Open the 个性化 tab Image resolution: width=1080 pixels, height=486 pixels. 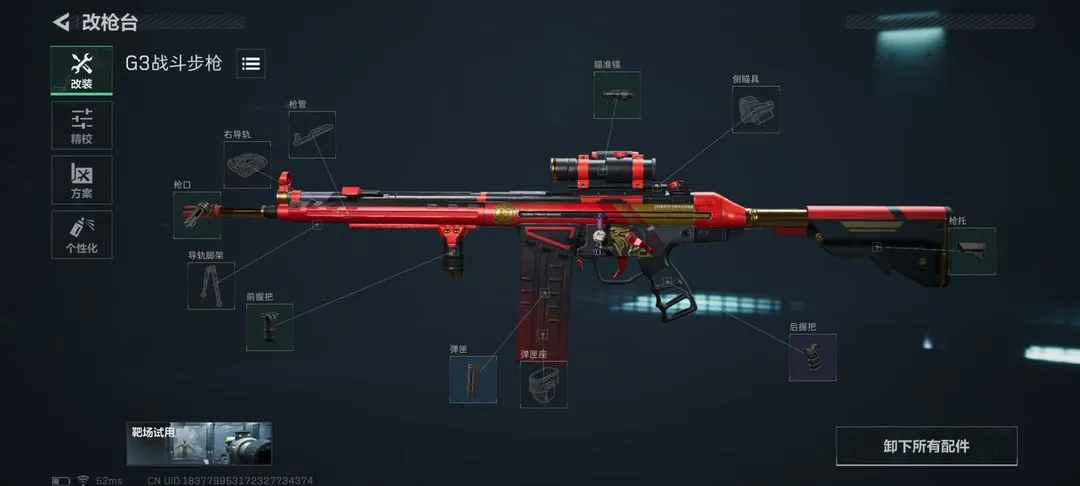82,235
